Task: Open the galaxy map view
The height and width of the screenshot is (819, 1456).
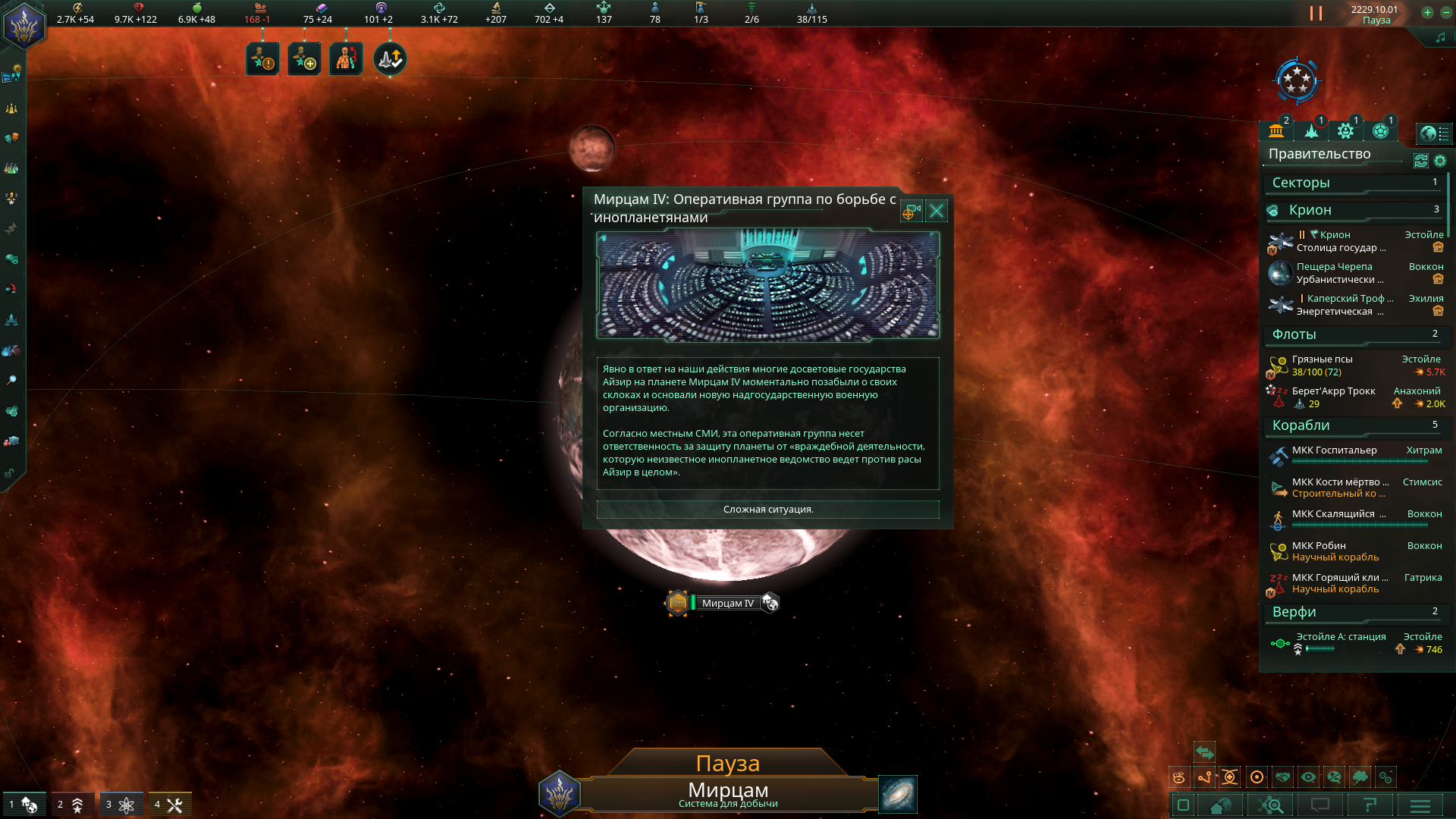Action: click(x=897, y=794)
